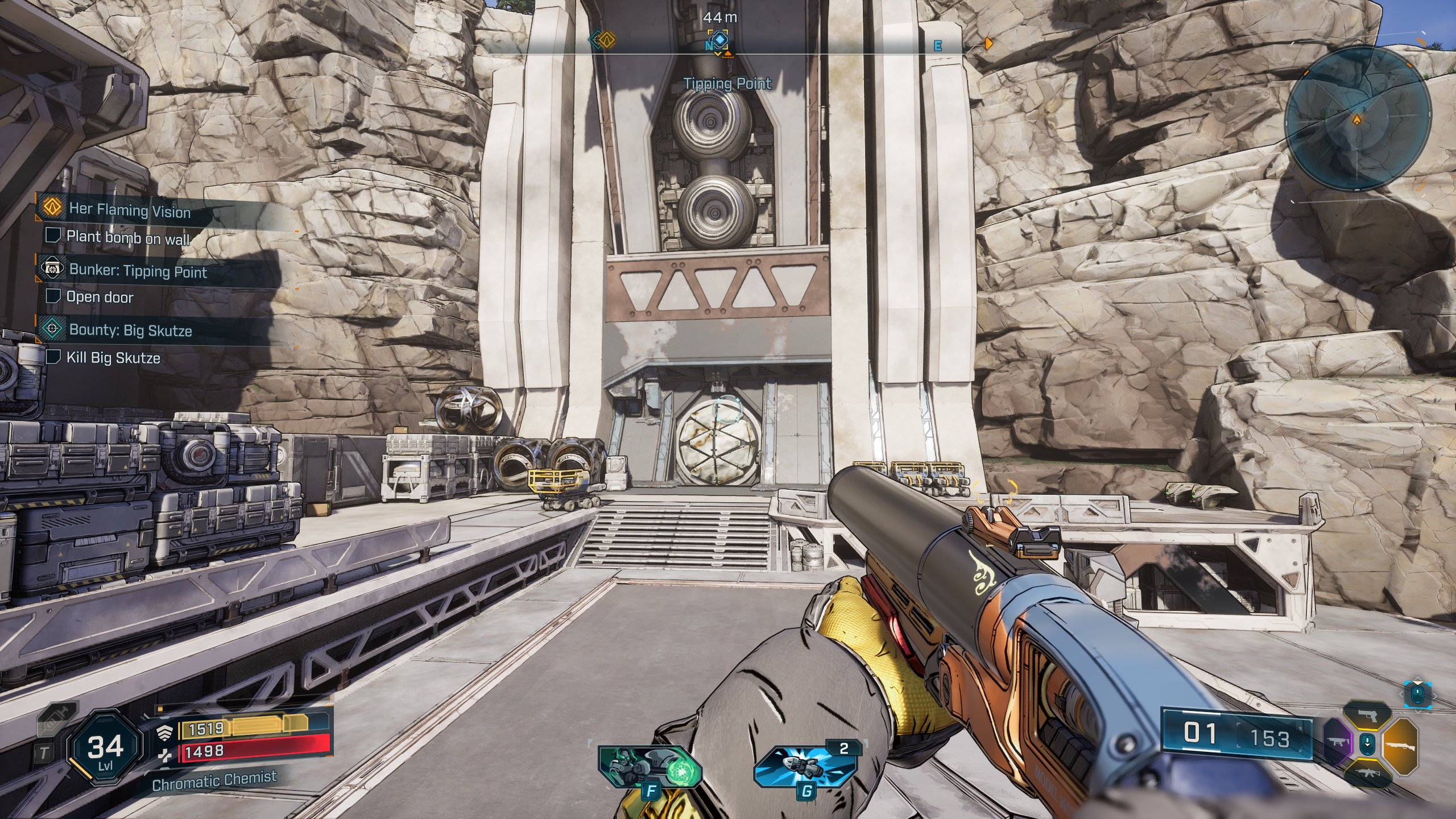The height and width of the screenshot is (819, 1456).
Task: Click the yellow quest diamond on the compass
Action: (x=607, y=40)
